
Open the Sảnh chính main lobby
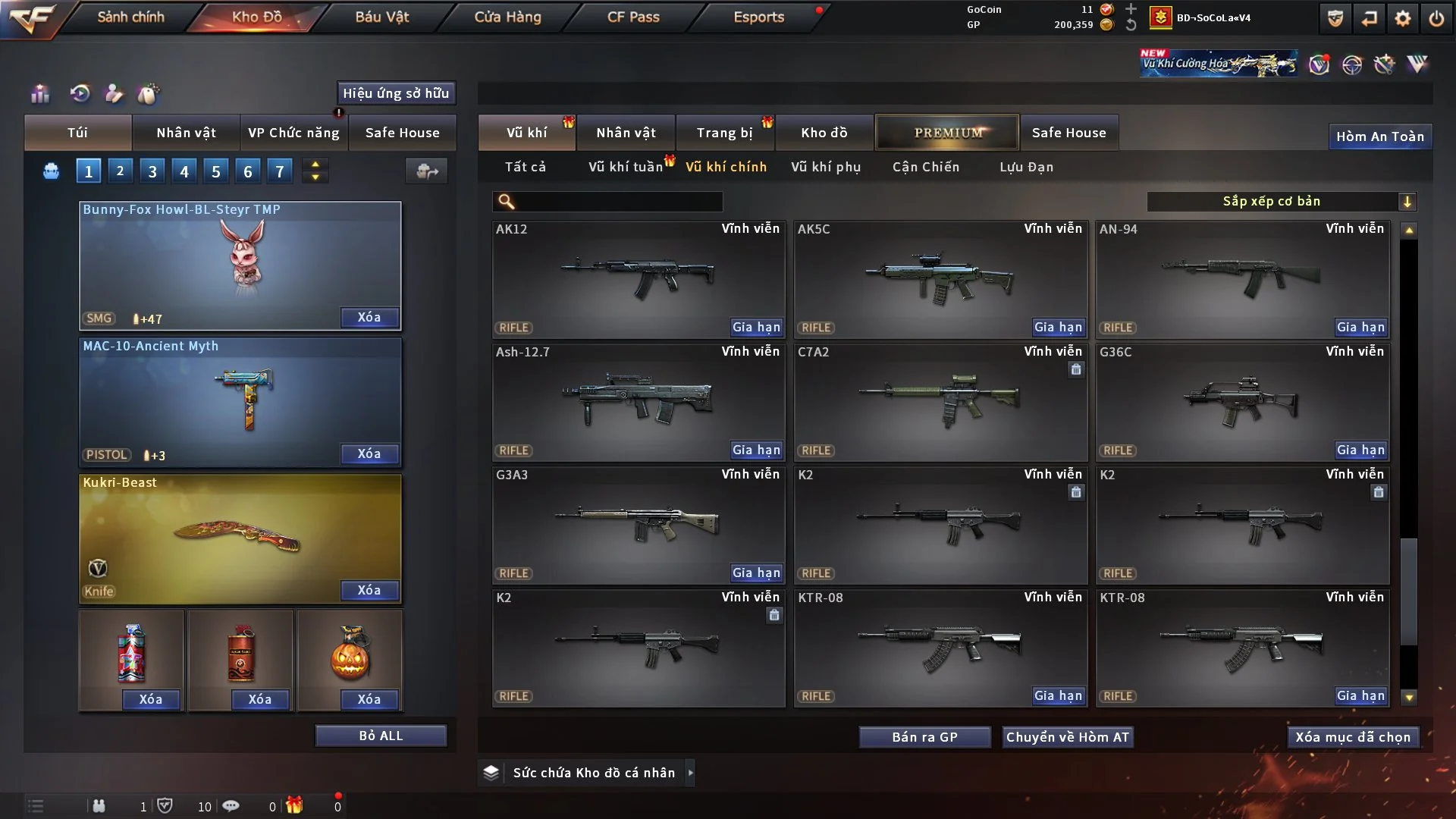click(130, 17)
